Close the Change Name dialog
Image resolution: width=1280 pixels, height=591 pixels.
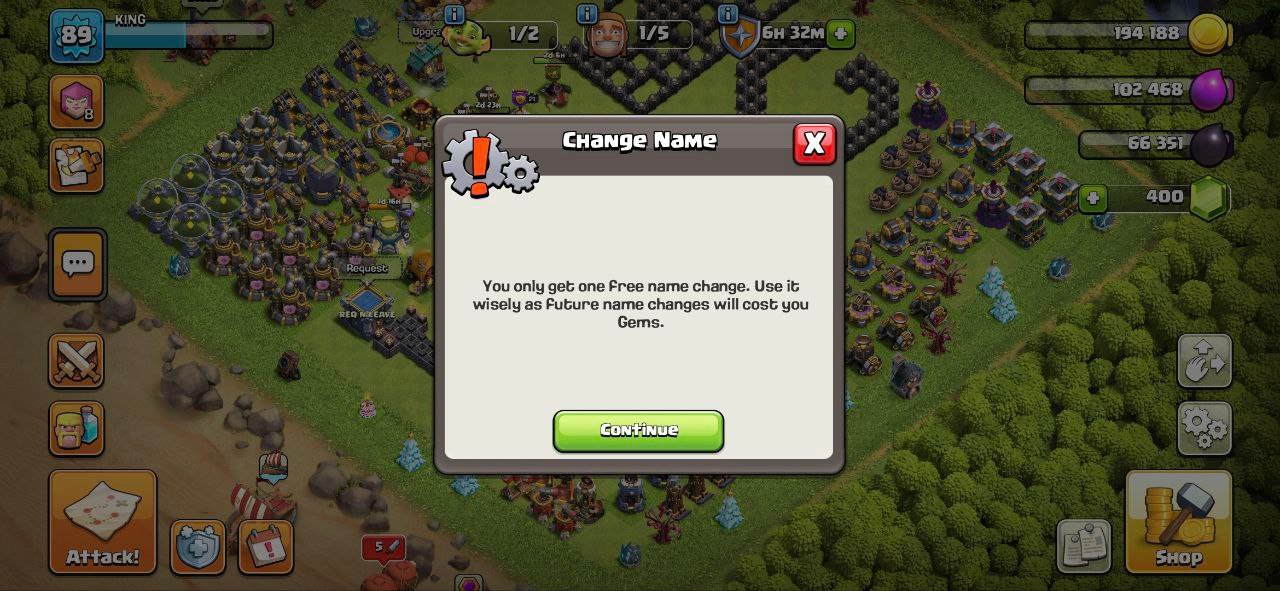[x=814, y=144]
